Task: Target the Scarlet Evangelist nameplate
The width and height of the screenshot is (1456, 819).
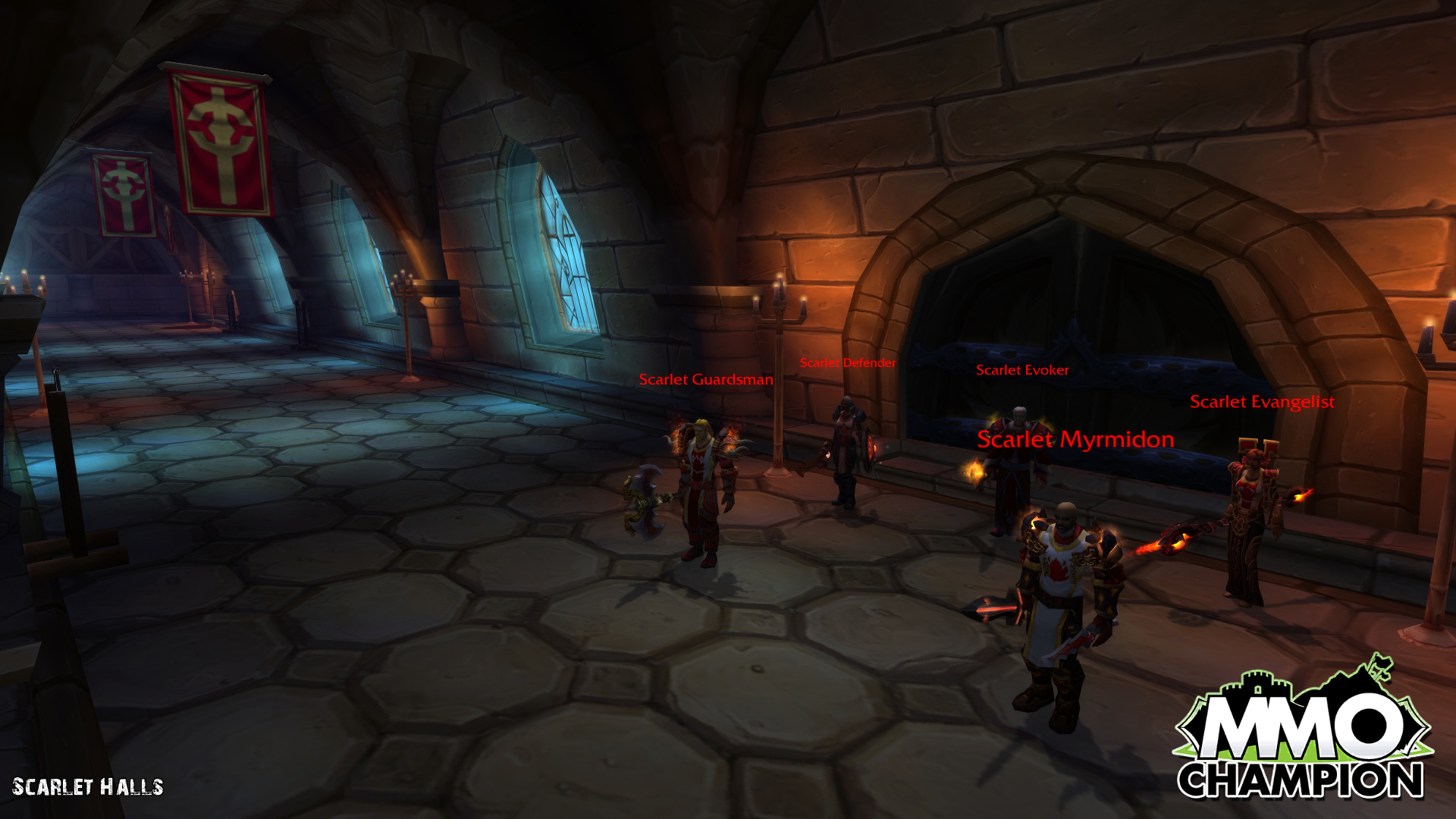Action: pyautogui.click(x=1262, y=402)
